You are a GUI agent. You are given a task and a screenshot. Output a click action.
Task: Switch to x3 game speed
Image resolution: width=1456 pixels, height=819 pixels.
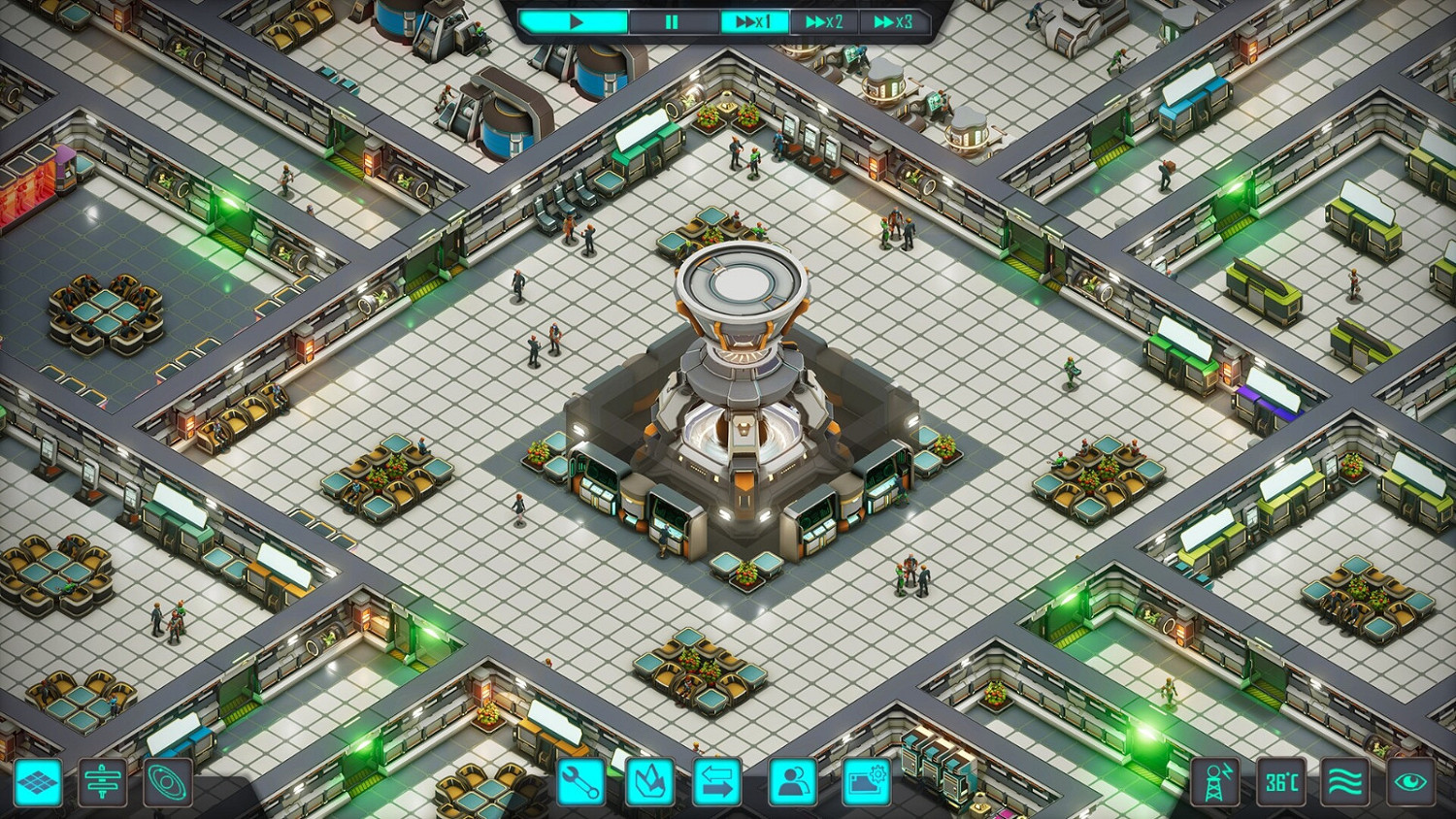pos(893,21)
